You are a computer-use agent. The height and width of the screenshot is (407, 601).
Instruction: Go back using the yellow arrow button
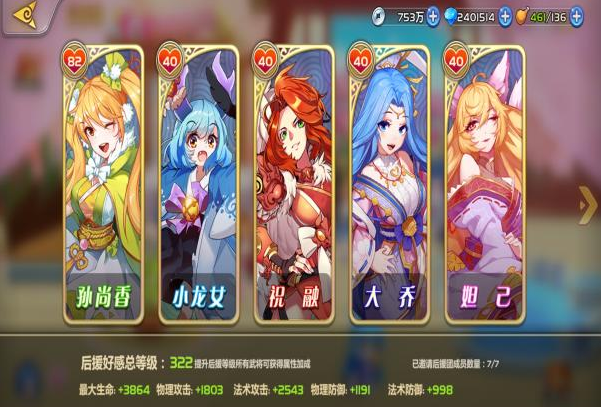[23, 15]
